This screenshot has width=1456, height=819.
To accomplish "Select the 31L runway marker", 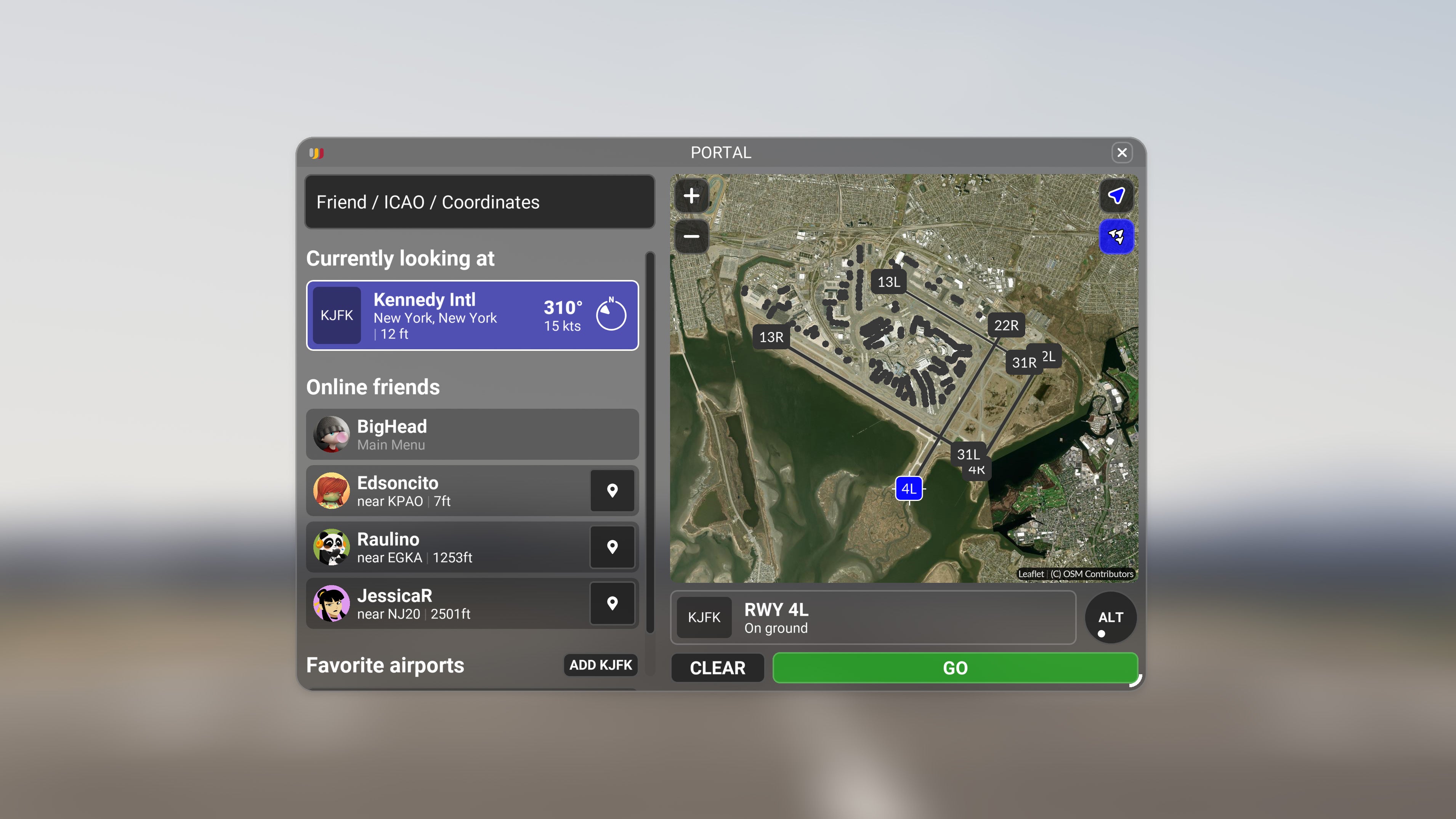I will (x=968, y=454).
